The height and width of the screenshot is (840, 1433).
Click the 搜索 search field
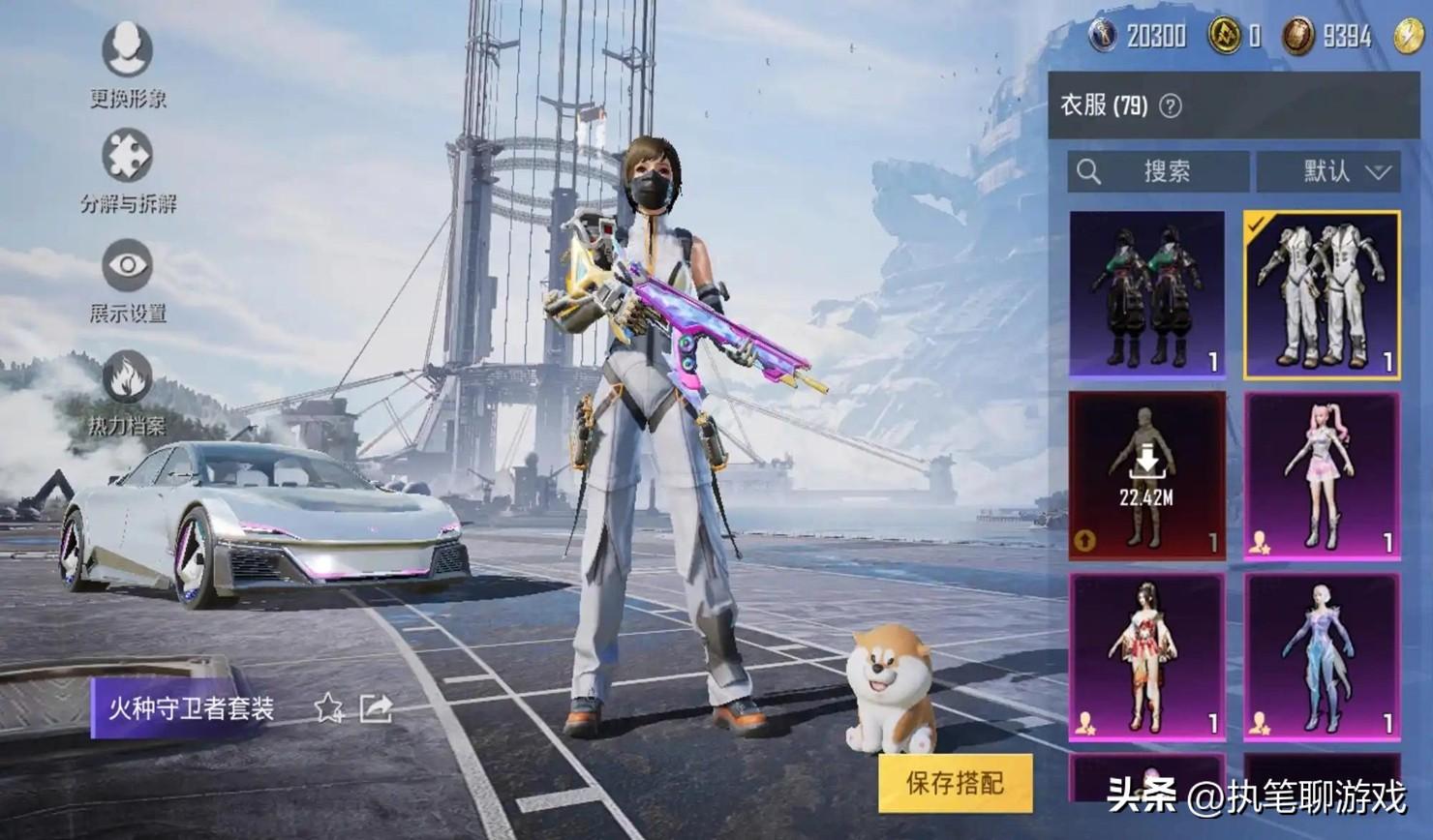coord(1158,172)
